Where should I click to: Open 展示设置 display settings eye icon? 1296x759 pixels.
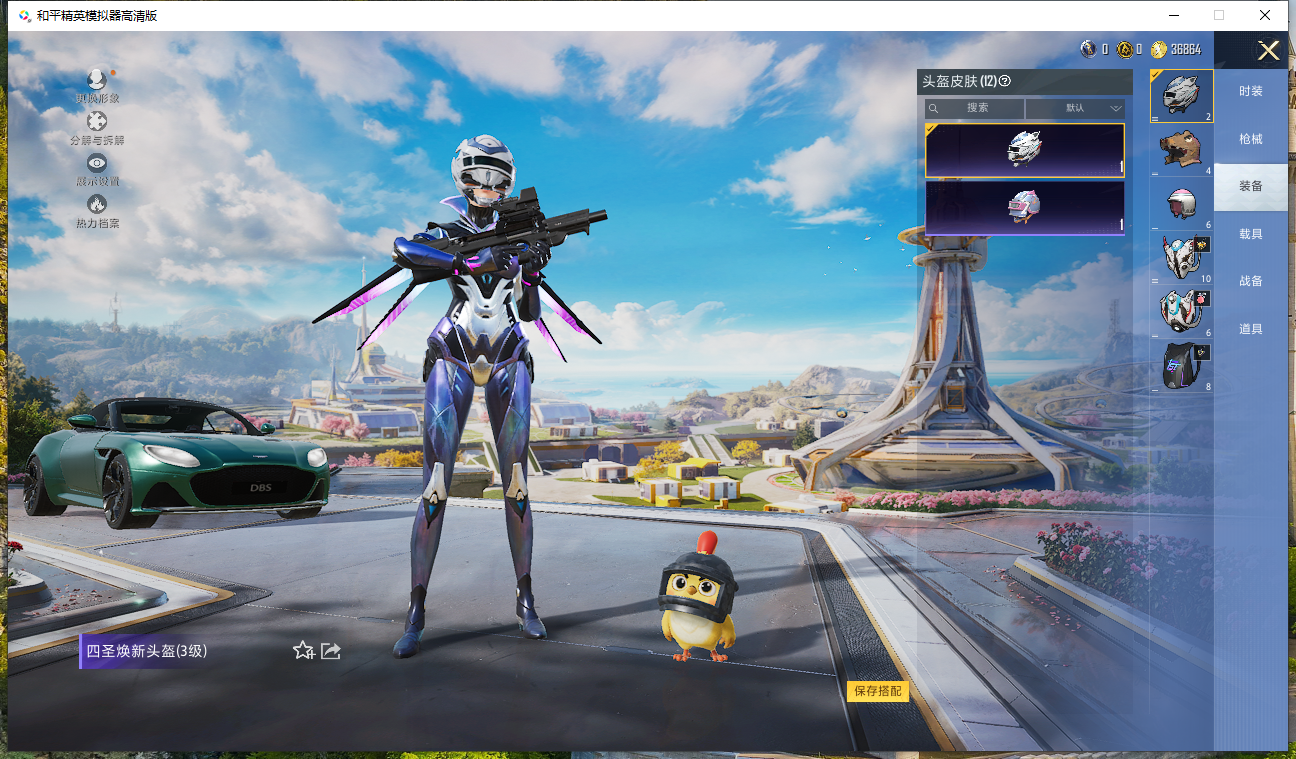(x=97, y=168)
